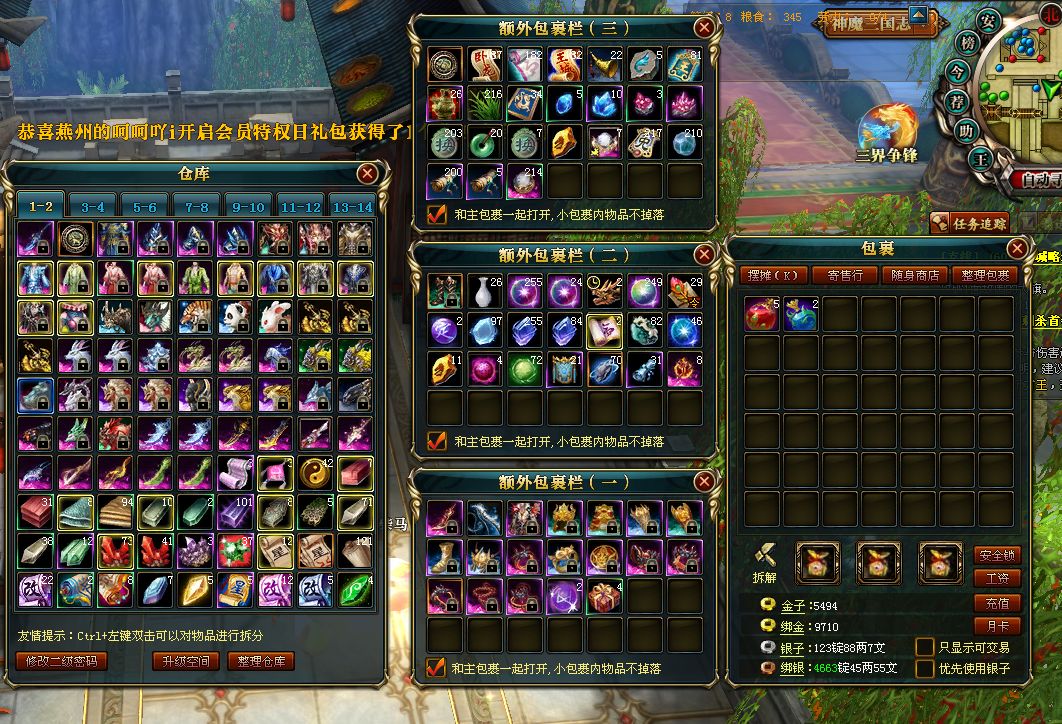This screenshot has width=1062, height=724.
Task: Switch to warehouse tab 3-4
Action: tap(92, 207)
